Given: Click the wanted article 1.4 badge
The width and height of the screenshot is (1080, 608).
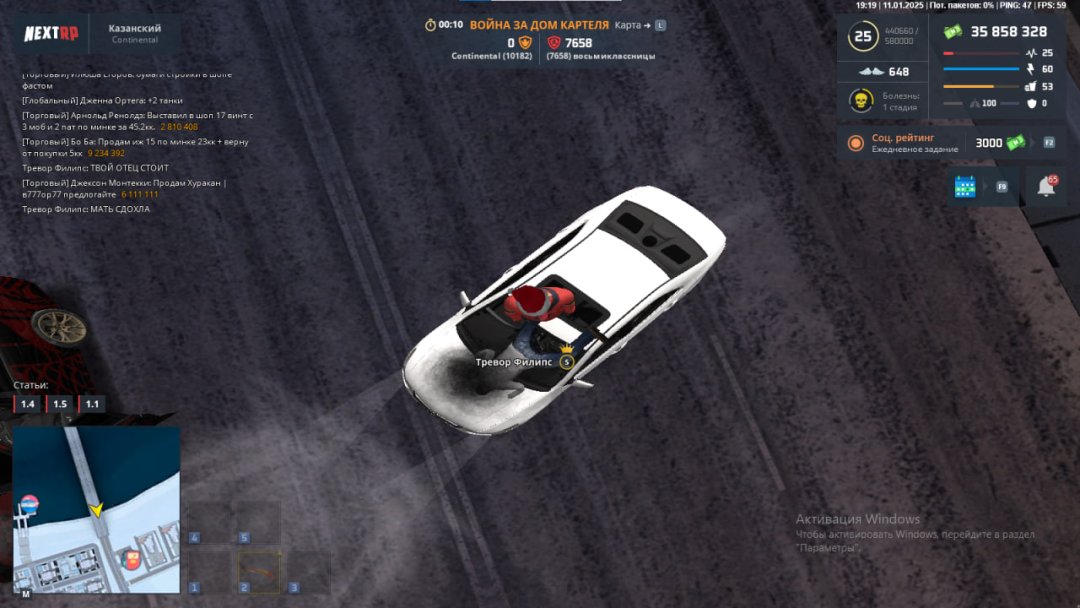Looking at the screenshot, I should coord(28,404).
